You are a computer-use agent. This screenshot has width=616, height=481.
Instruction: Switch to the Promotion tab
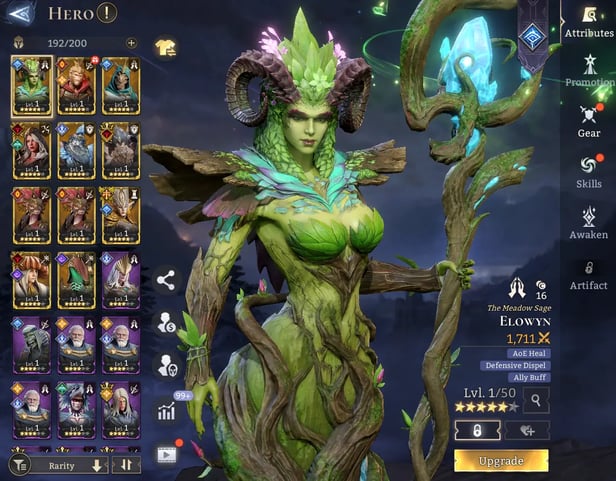point(589,71)
